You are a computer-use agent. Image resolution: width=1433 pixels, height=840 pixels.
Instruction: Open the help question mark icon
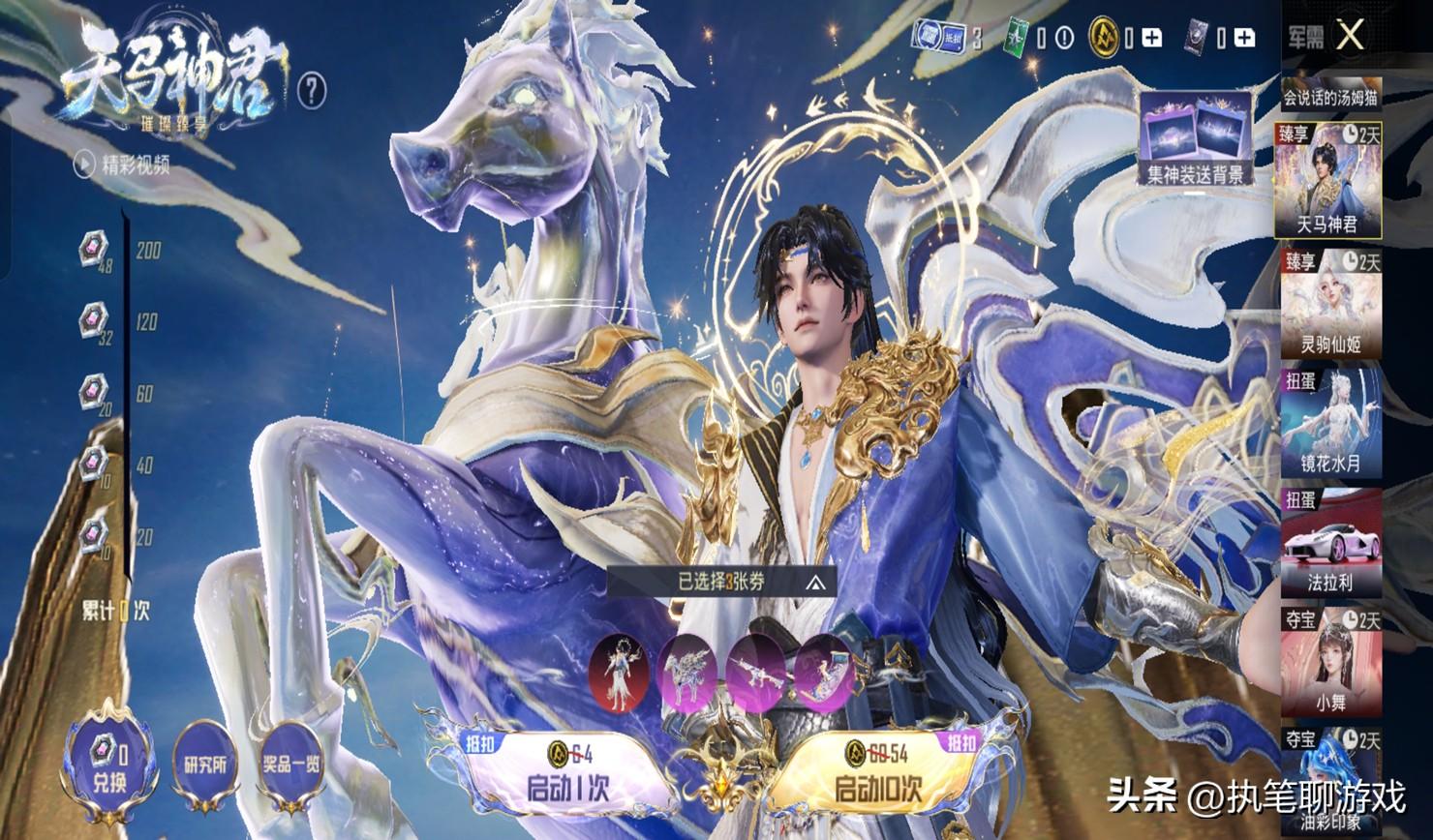312,91
